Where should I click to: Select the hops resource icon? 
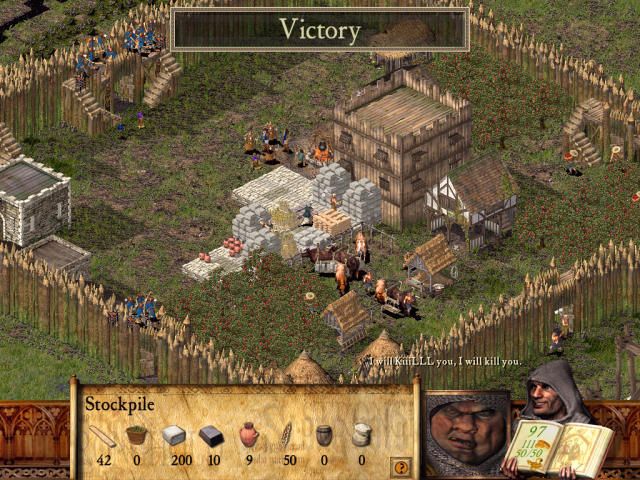[x=136, y=435]
